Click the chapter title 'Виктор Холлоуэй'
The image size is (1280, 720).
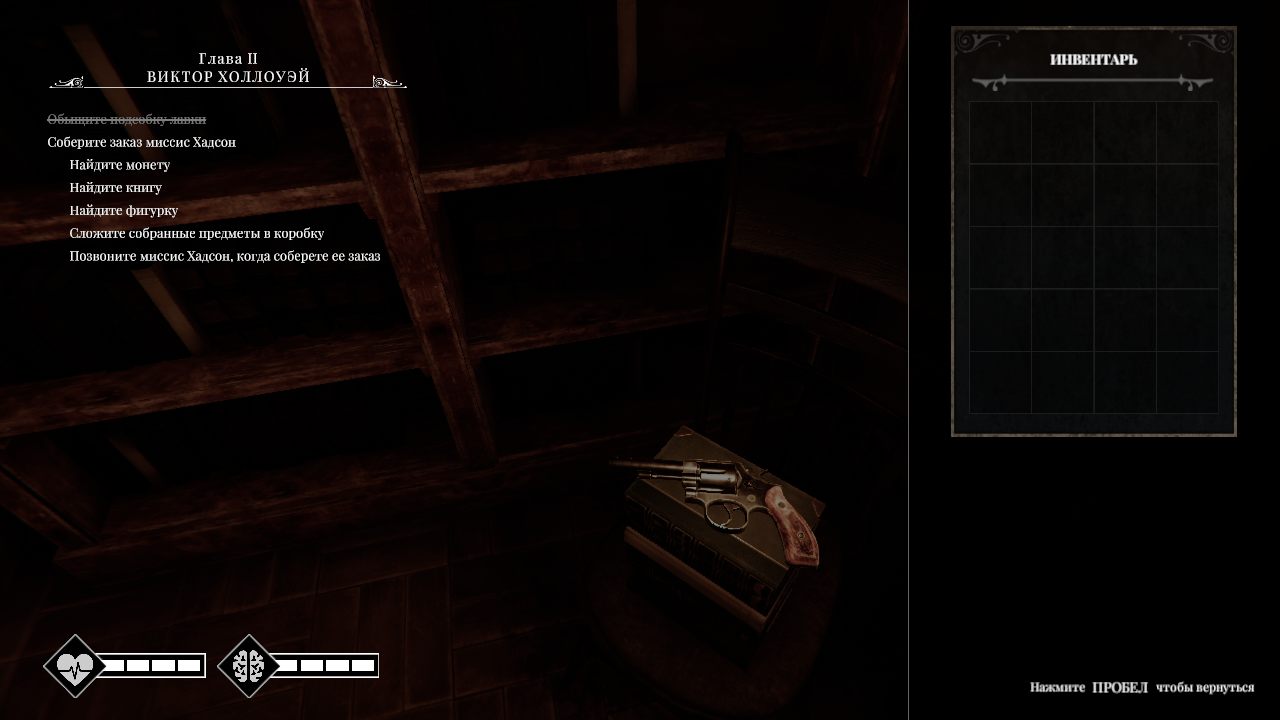(x=228, y=77)
